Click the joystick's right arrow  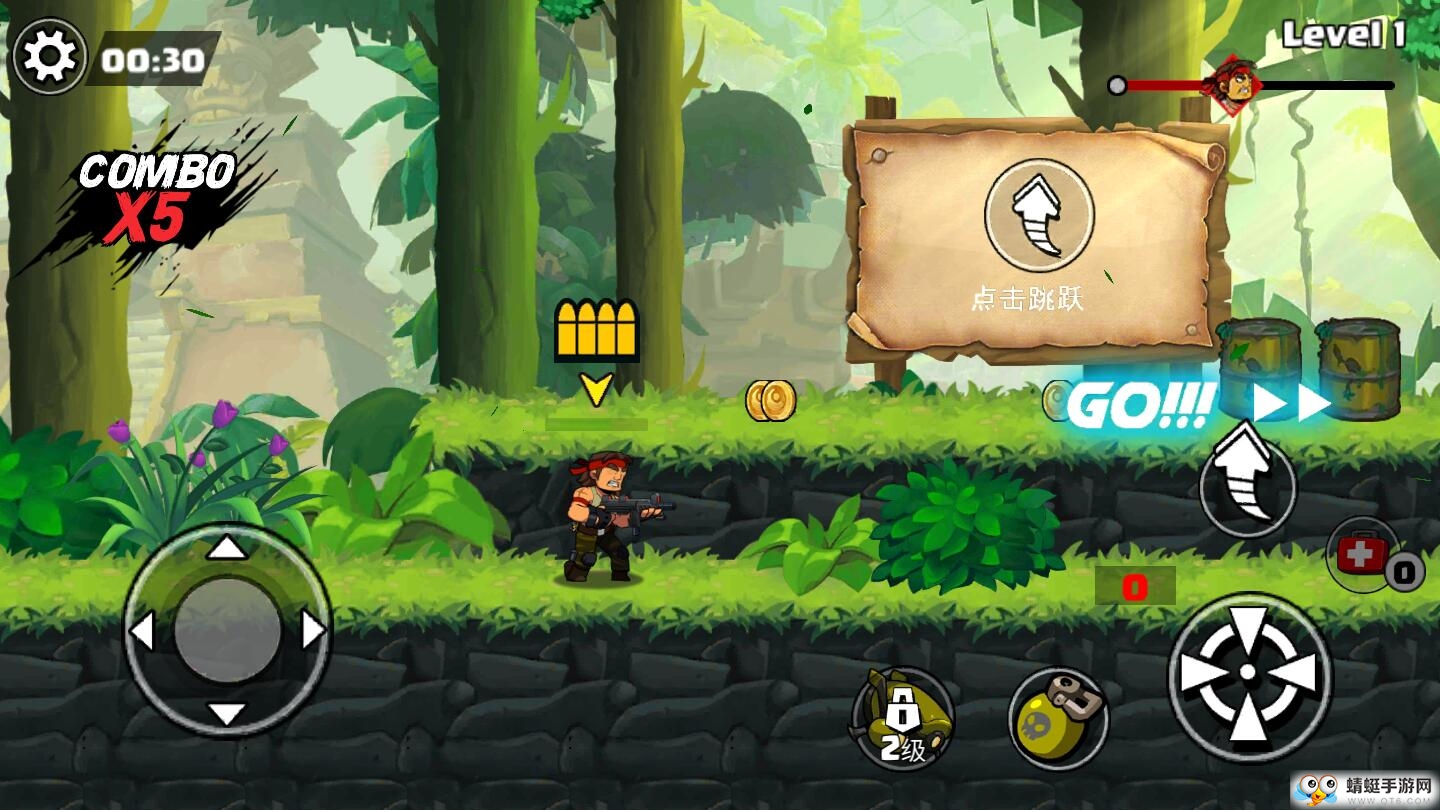click(x=314, y=631)
